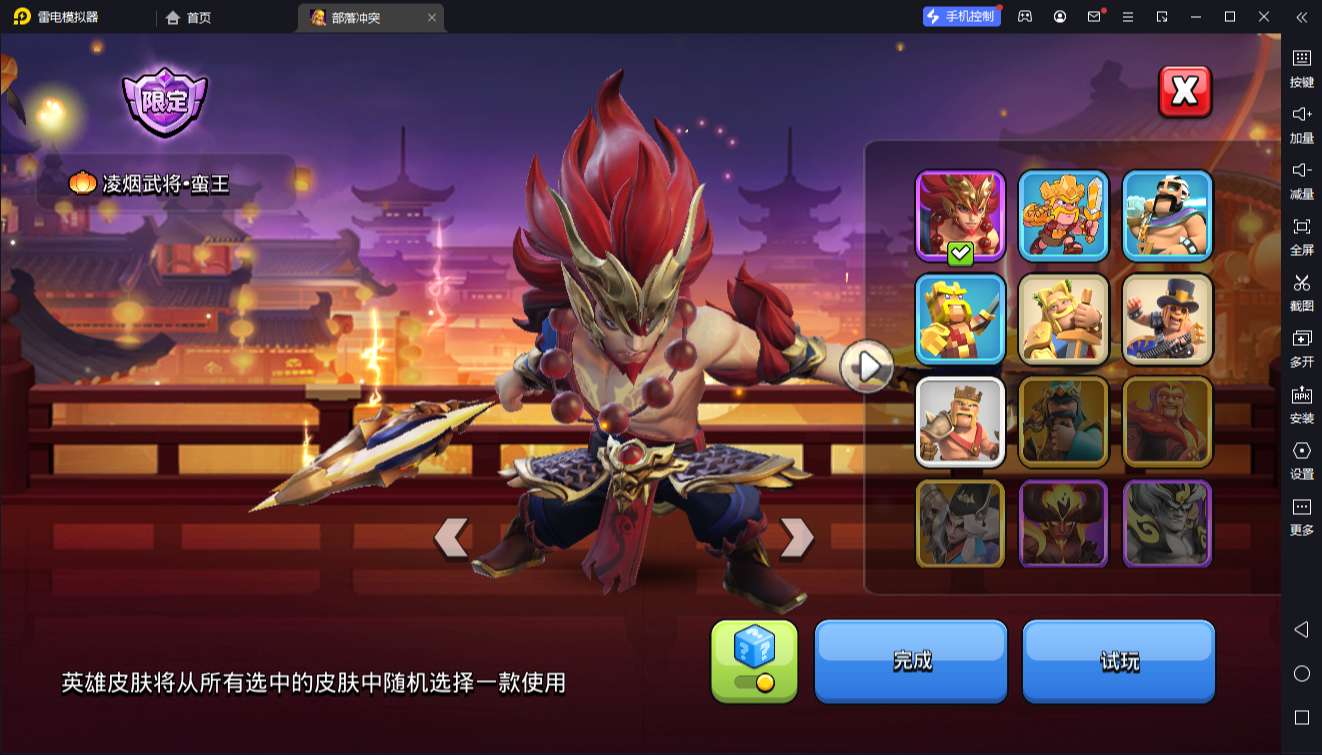Viewport: 1322px width, 755px height.
Task: Switch to the 首页 home tab
Action: pyautogui.click(x=185, y=17)
